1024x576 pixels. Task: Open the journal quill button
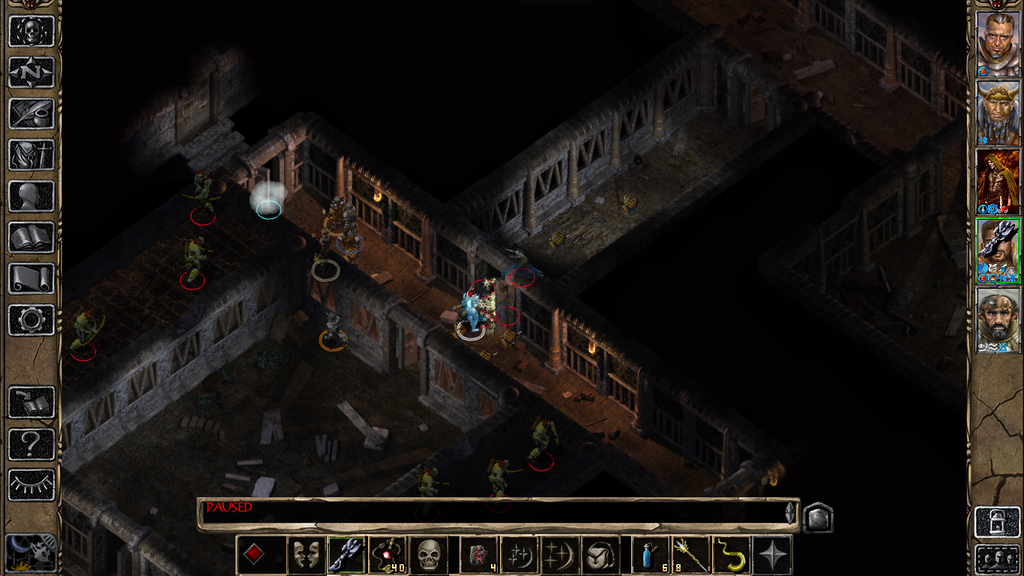pos(31,113)
